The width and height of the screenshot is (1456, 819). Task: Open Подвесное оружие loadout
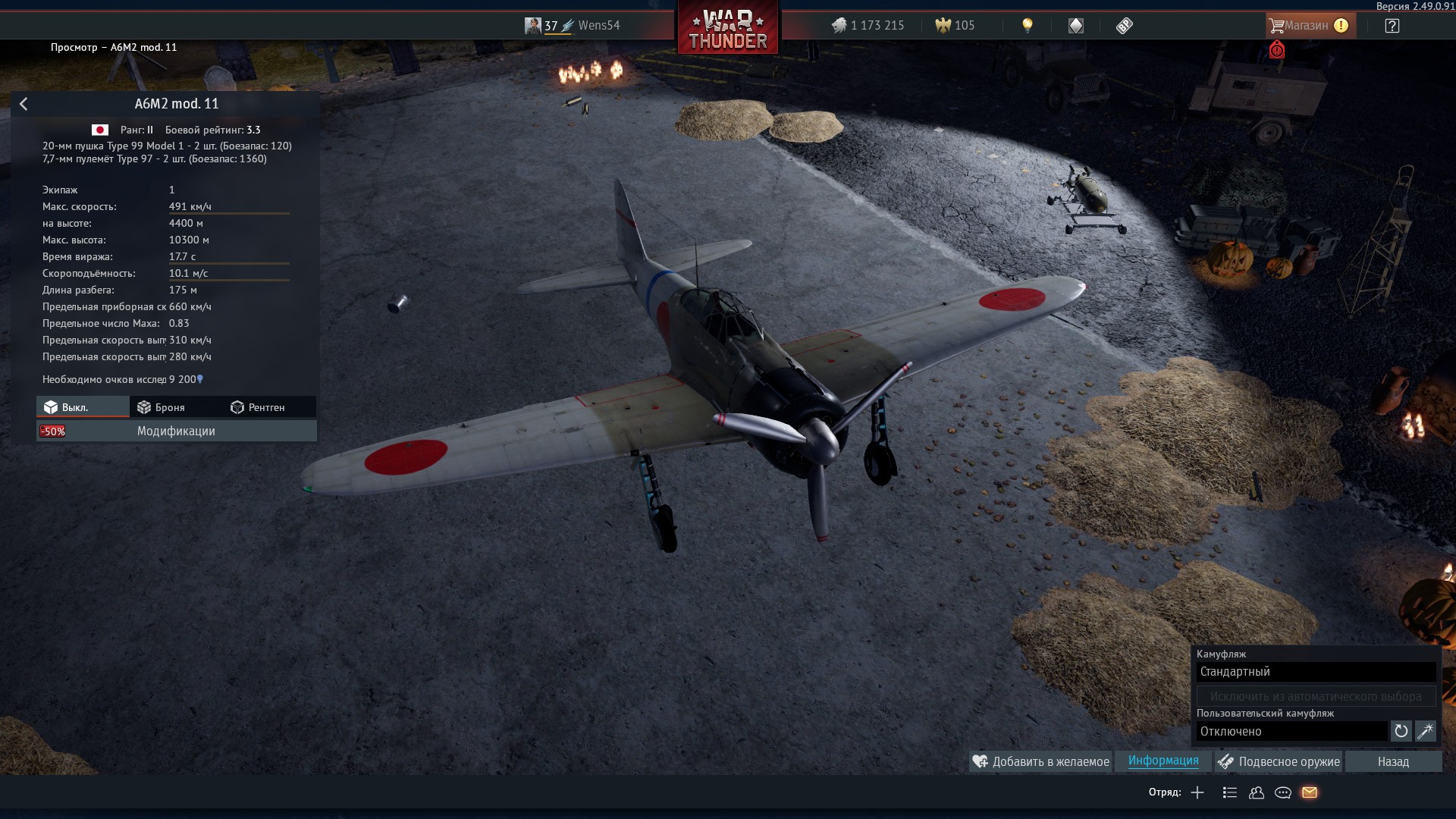(x=1279, y=761)
